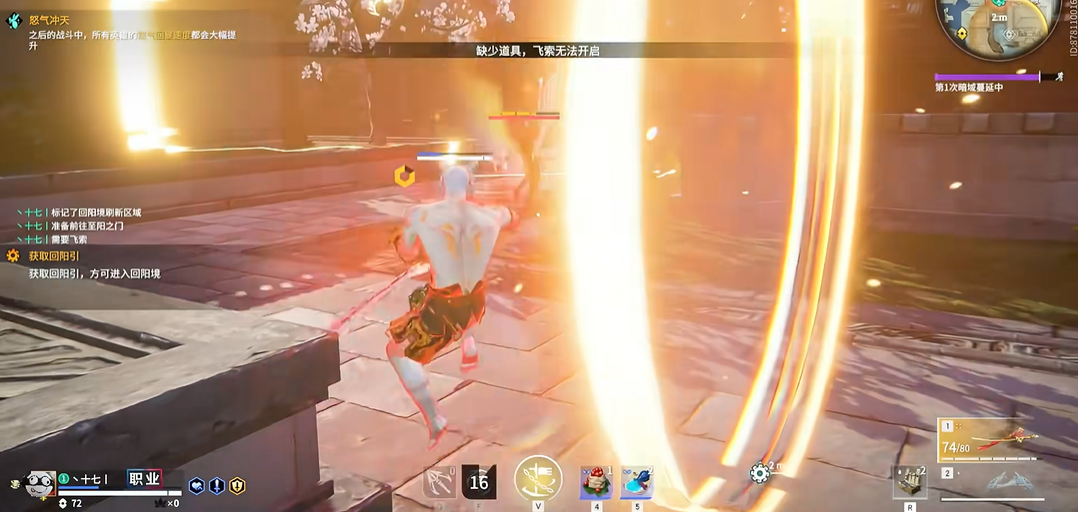The image size is (1078, 512).
Task: Select the repair kit item slot
Action: tap(910, 481)
